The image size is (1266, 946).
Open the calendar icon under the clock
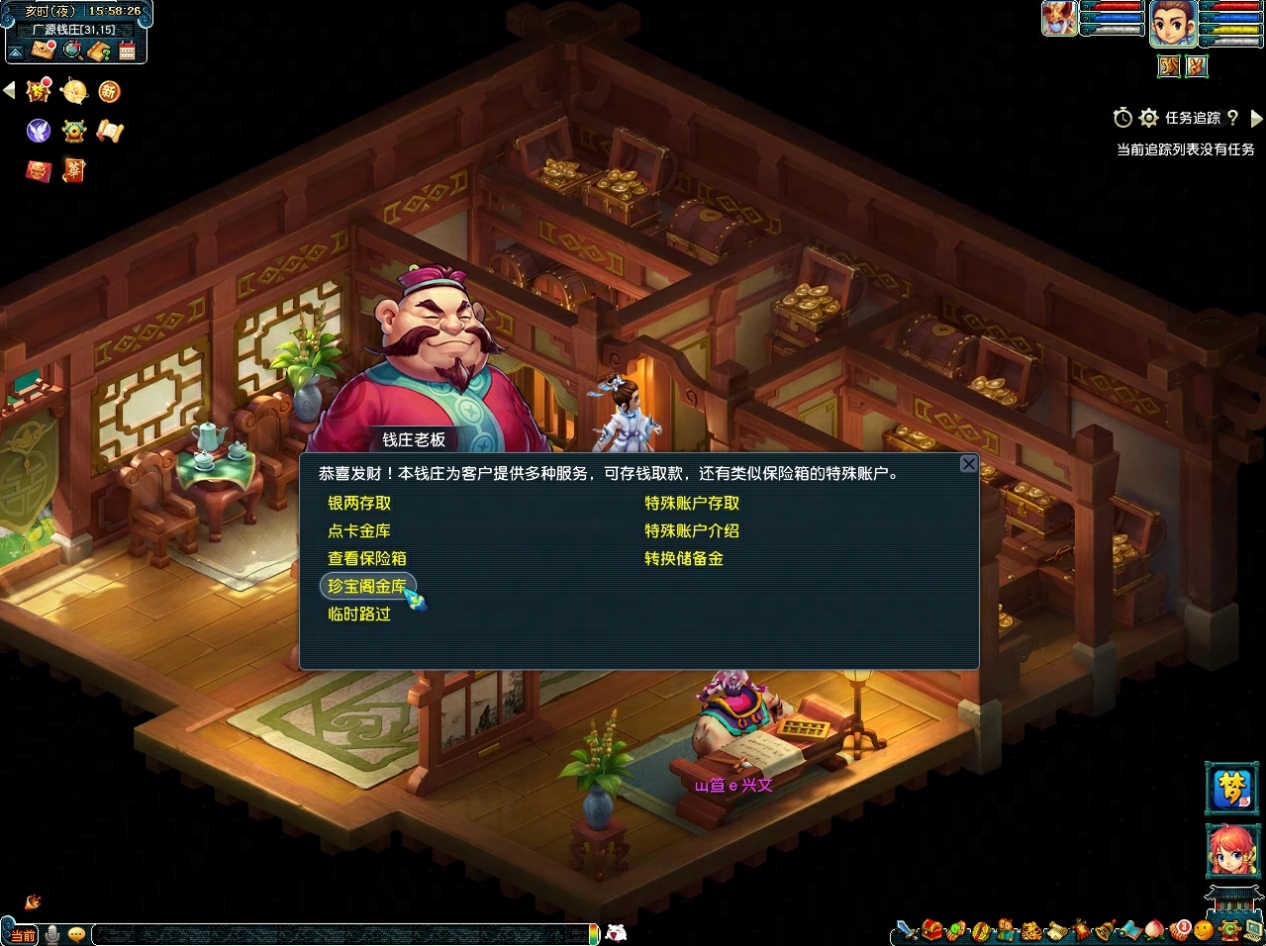[x=127, y=51]
